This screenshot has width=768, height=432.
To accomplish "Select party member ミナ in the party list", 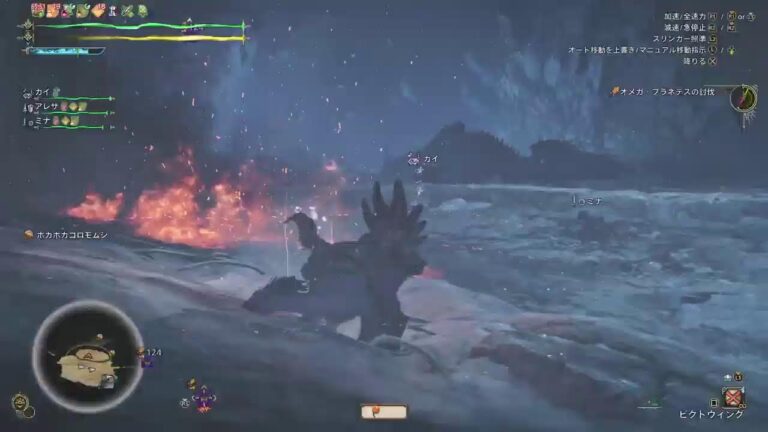I will pos(42,120).
